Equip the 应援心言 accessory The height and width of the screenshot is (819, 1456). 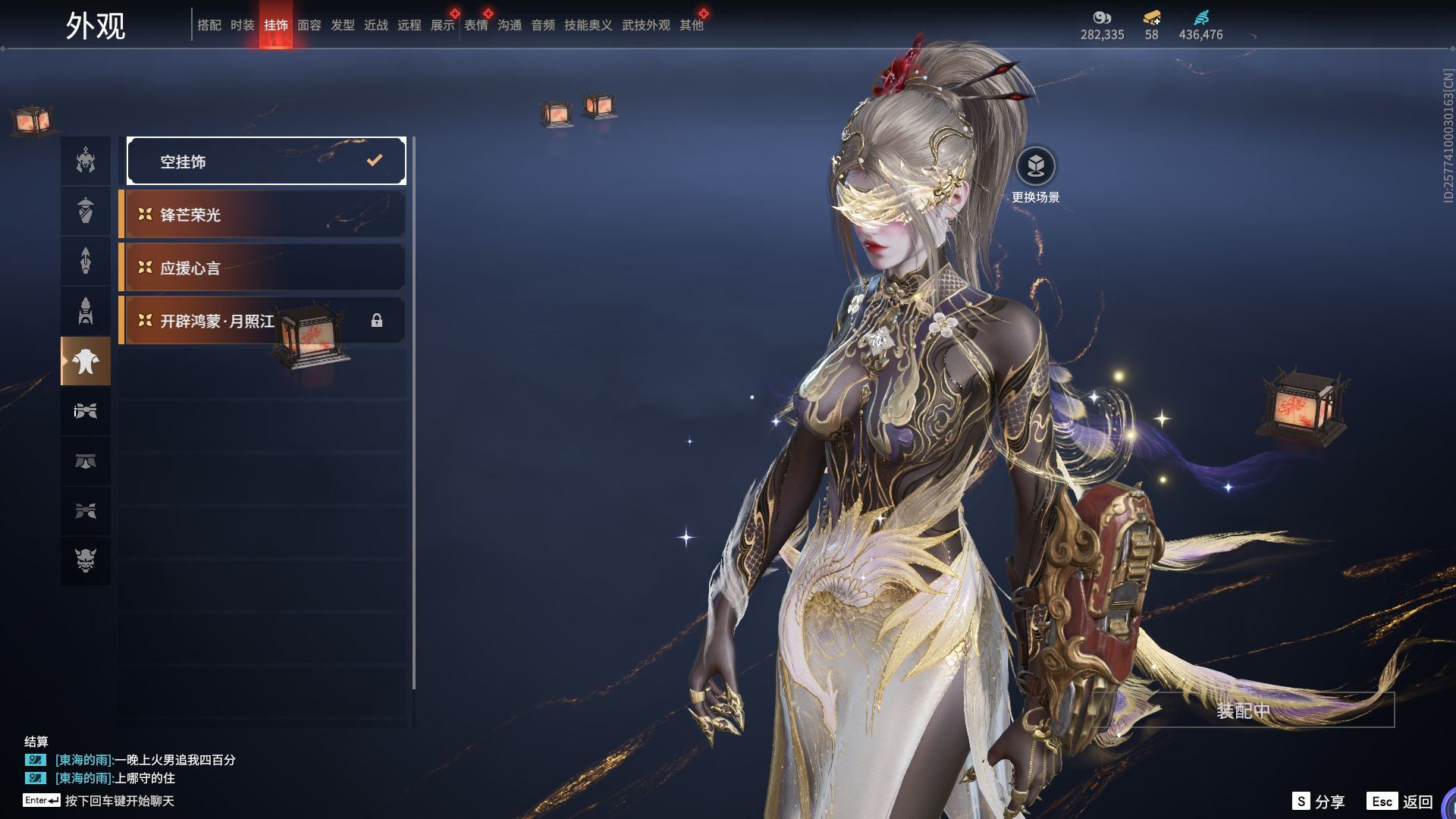tap(262, 268)
